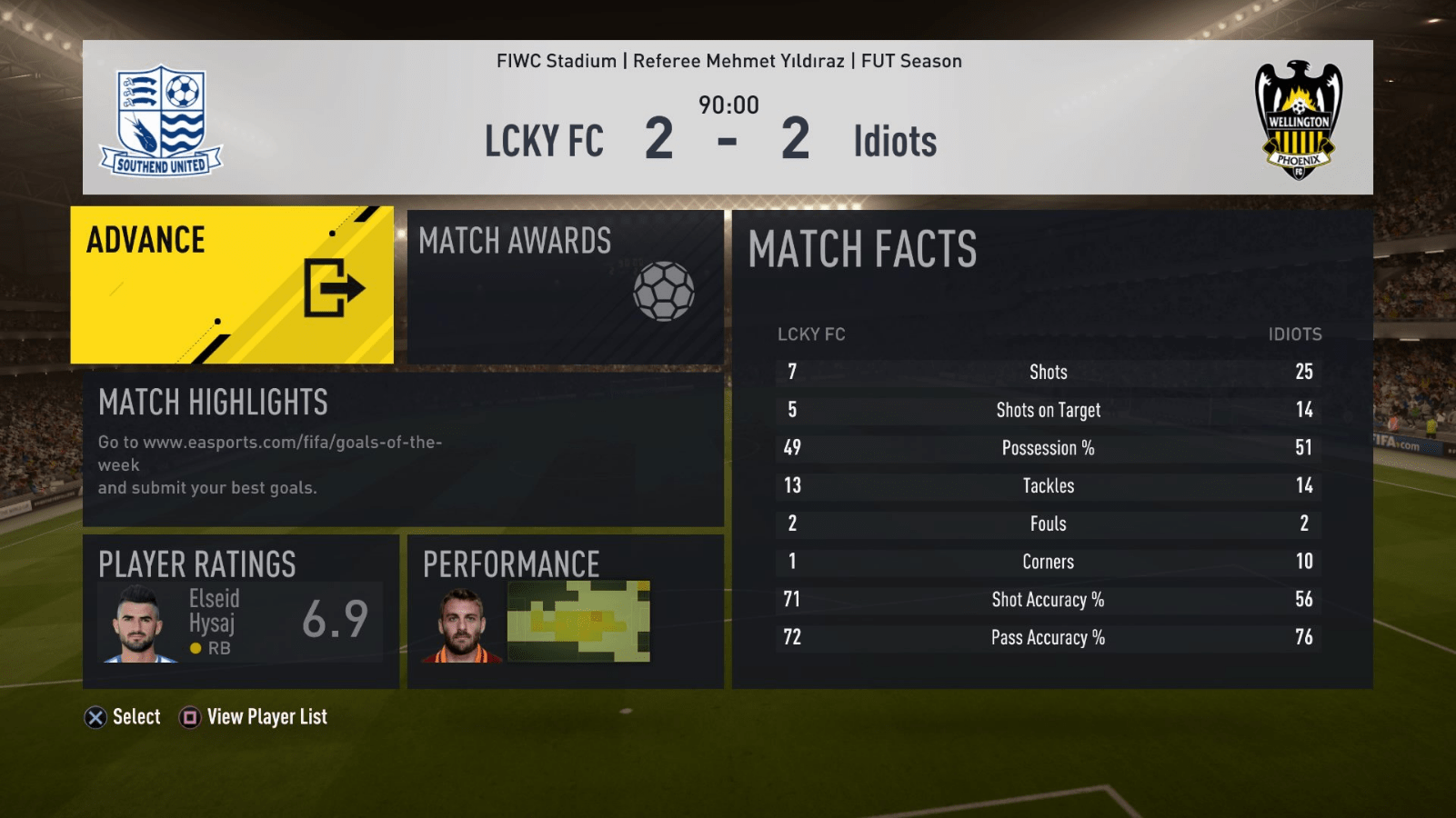Select the Shots on Target stat row
The width and height of the screenshot is (1456, 818).
(1048, 410)
